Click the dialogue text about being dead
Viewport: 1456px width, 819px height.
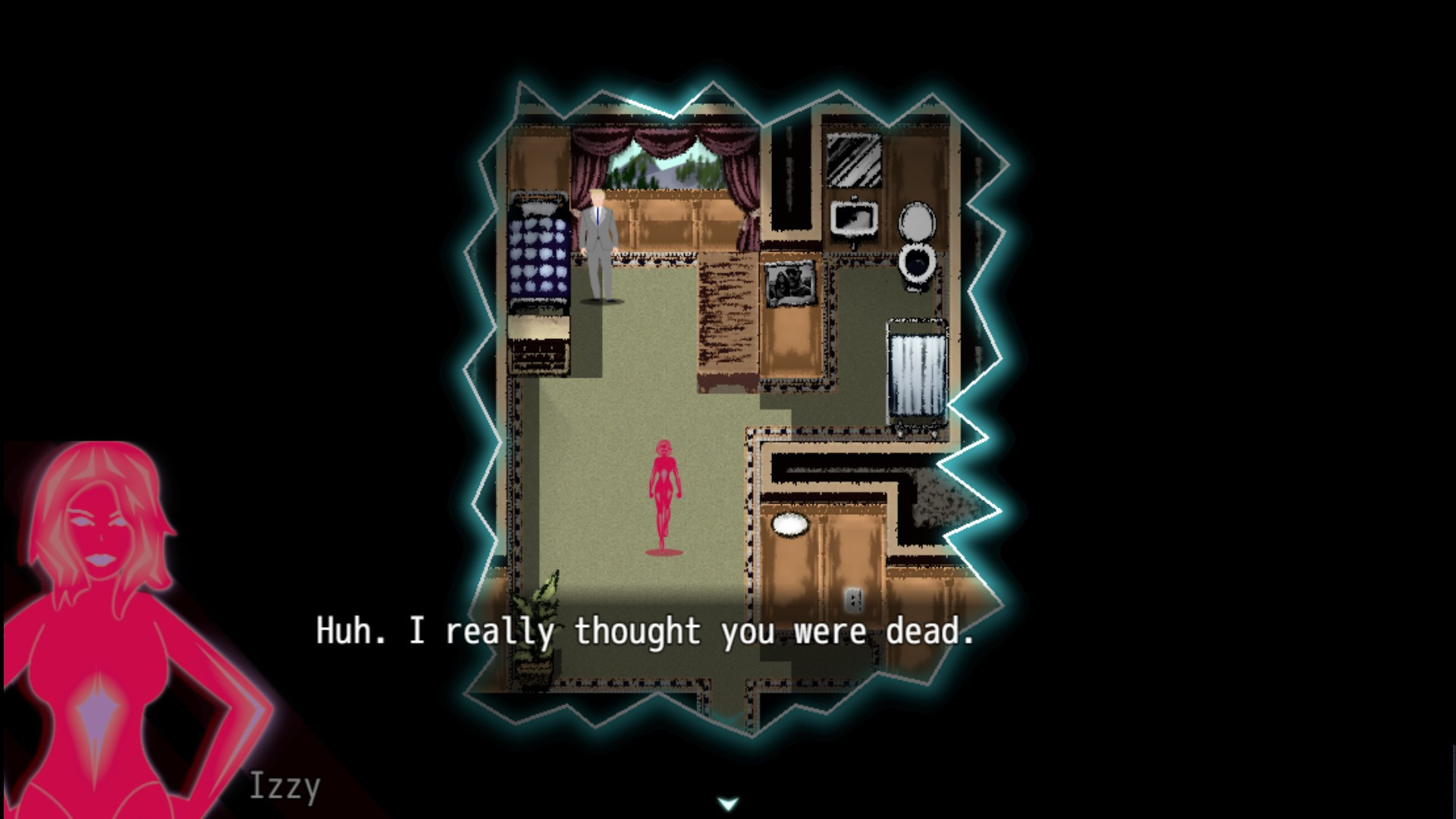[x=645, y=632]
